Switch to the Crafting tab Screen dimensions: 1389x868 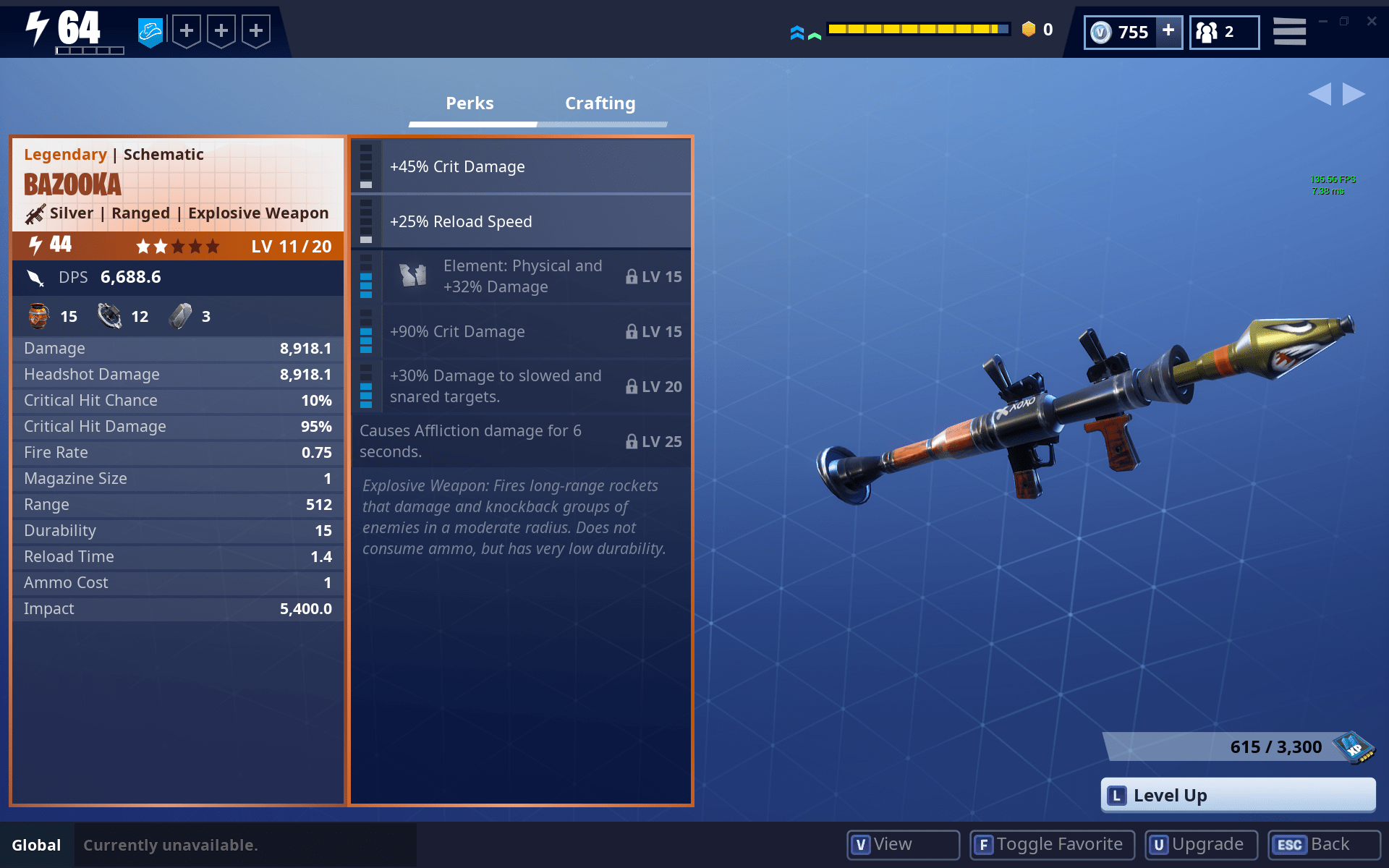(x=599, y=103)
